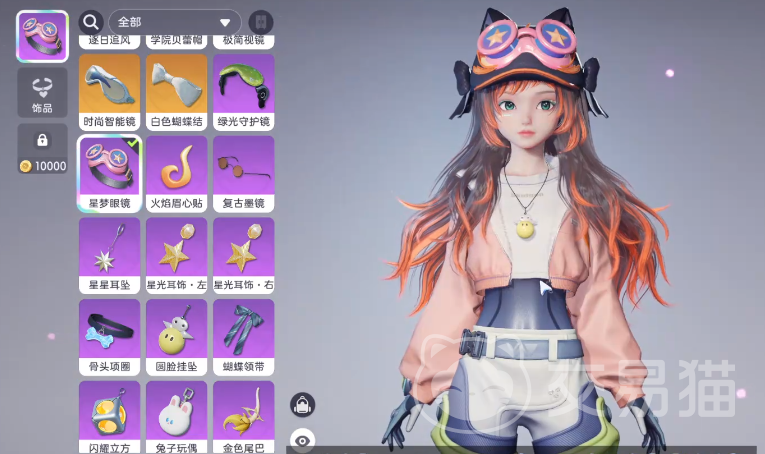Toggle the eye visibility icon

coord(302,440)
